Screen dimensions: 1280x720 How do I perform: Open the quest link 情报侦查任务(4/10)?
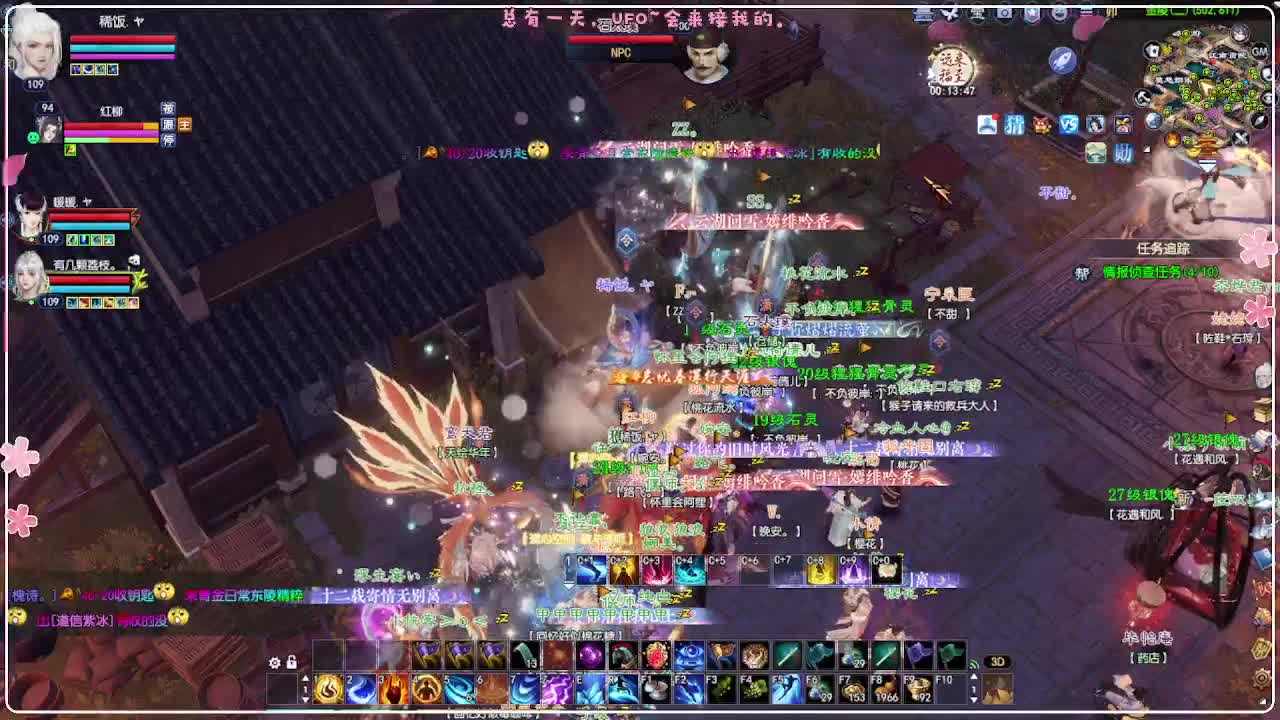click(x=1160, y=272)
